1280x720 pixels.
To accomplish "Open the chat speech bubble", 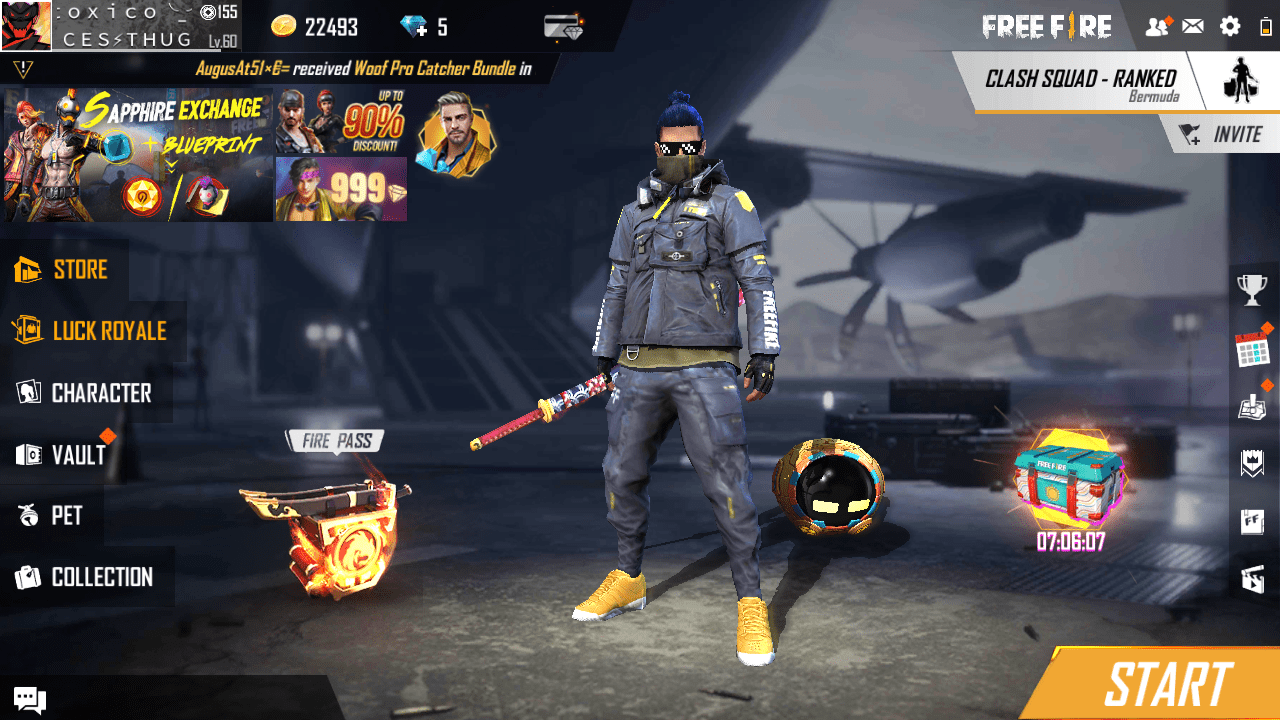I will [x=29, y=700].
